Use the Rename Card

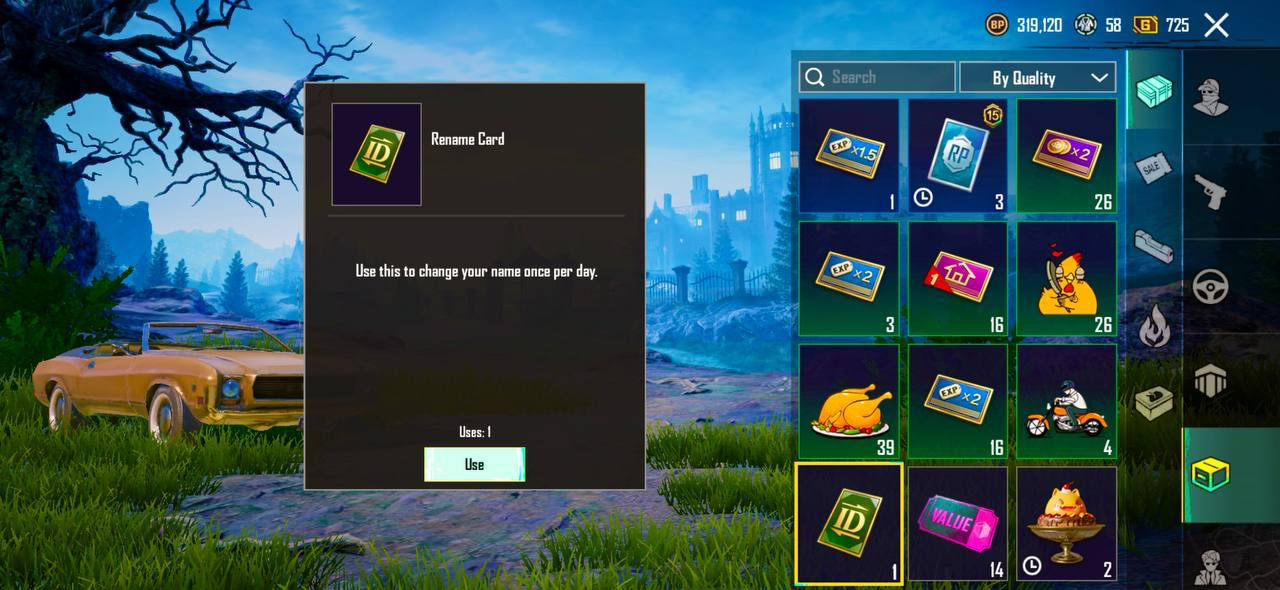(x=474, y=464)
